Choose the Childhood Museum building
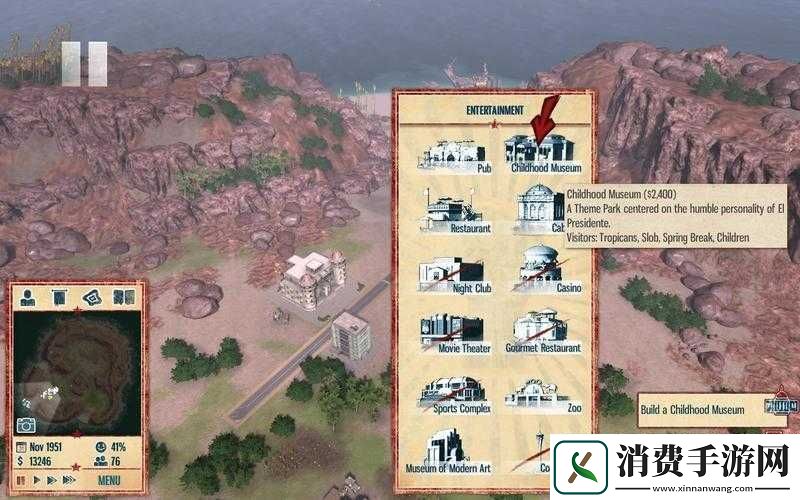 pos(541,152)
